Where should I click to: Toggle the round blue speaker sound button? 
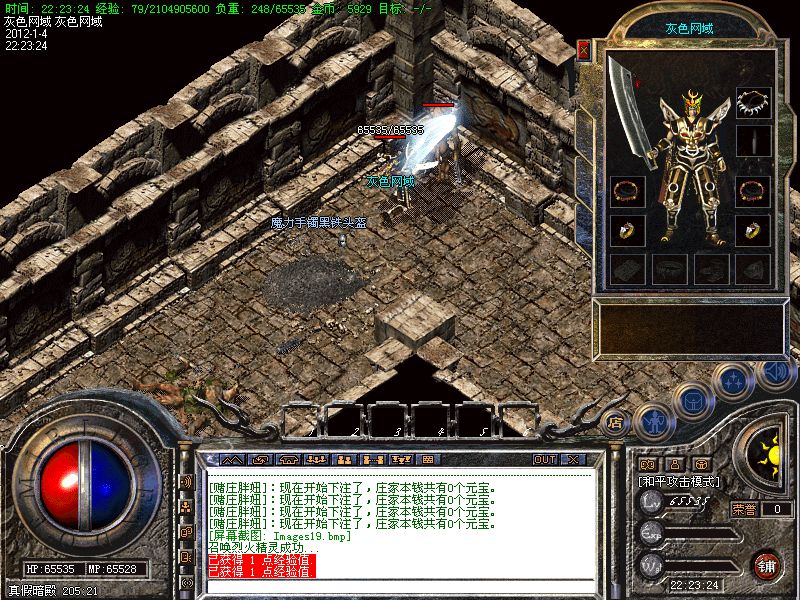click(776, 371)
